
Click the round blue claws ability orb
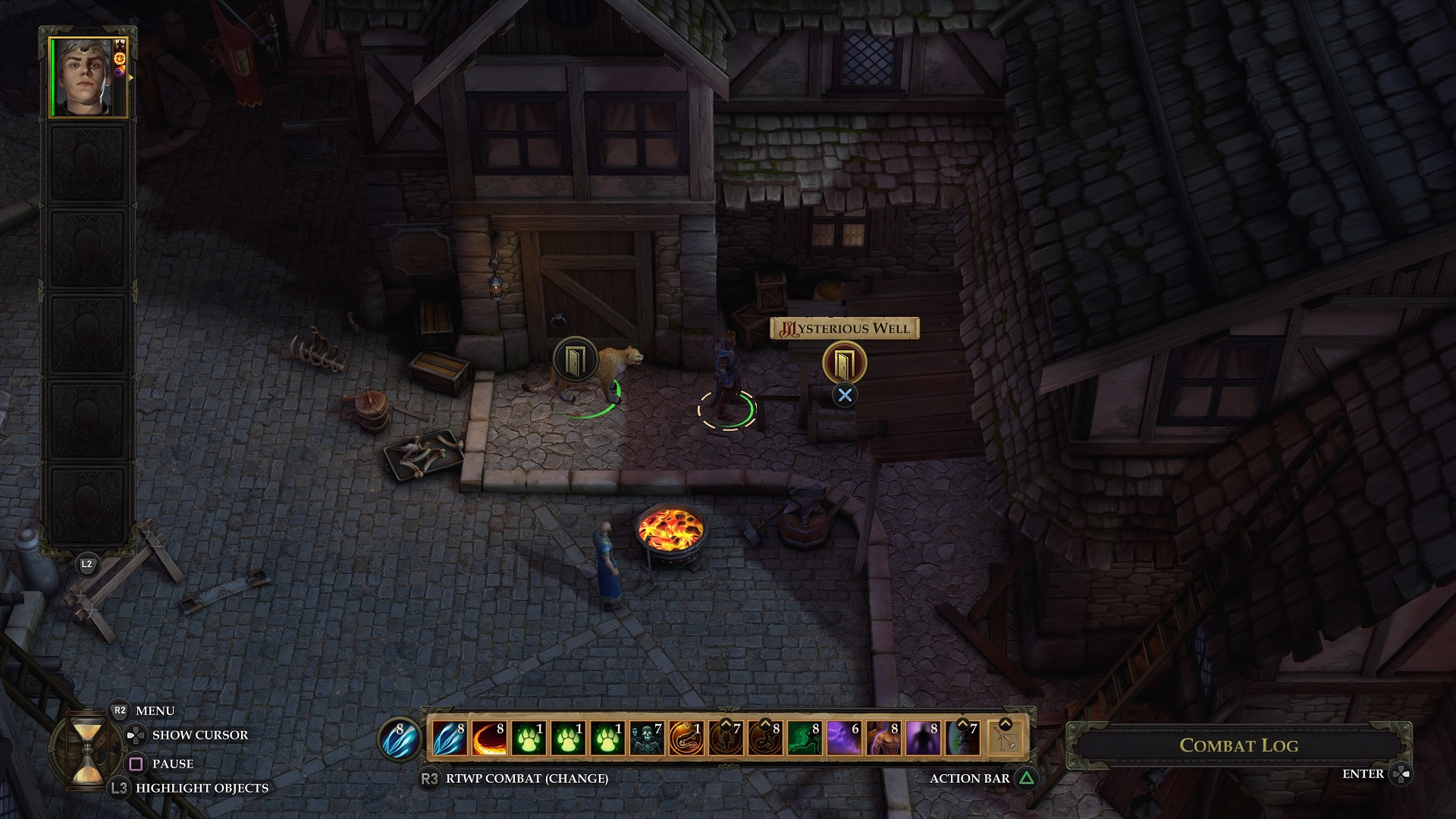point(400,738)
